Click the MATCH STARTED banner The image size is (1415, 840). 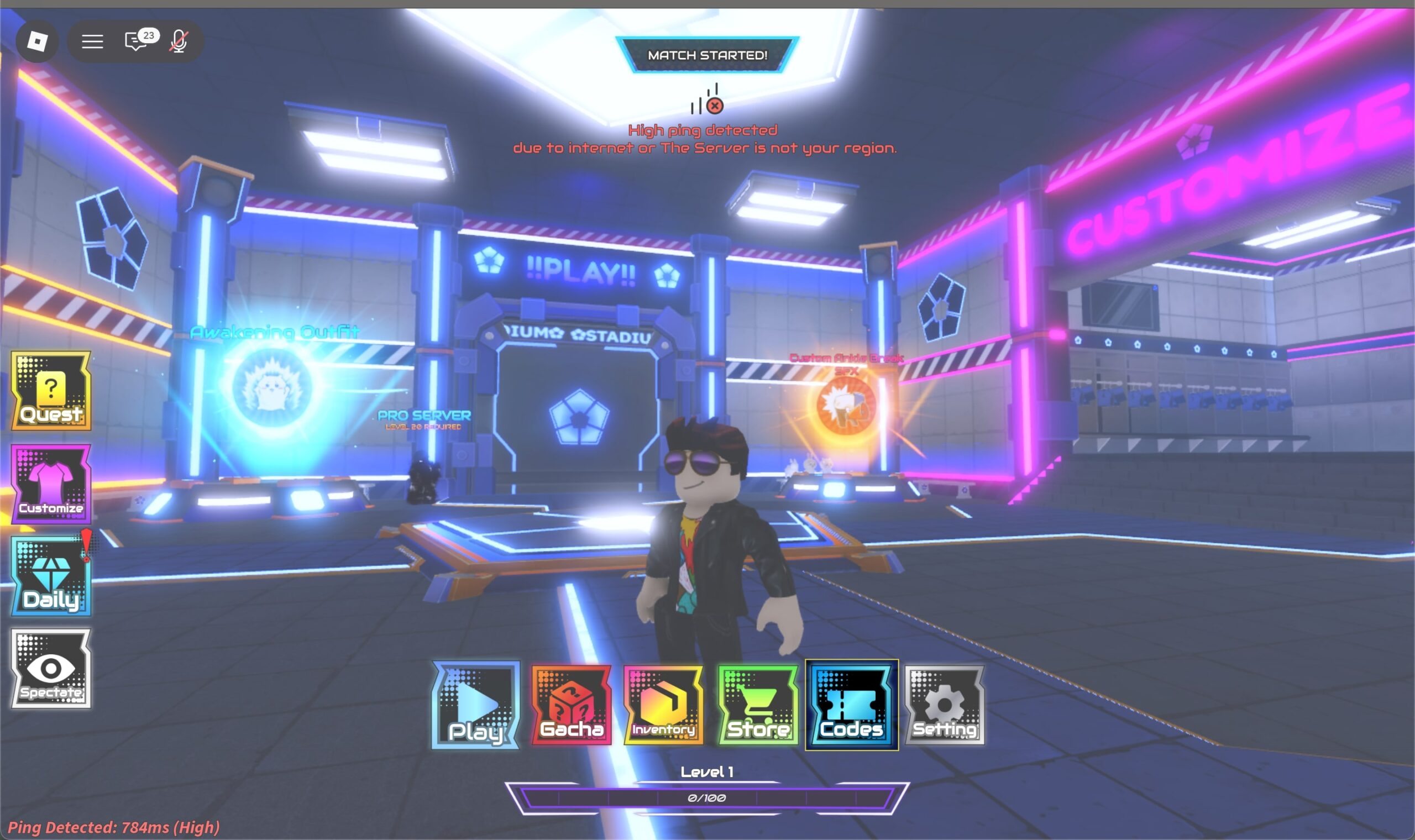click(x=707, y=55)
